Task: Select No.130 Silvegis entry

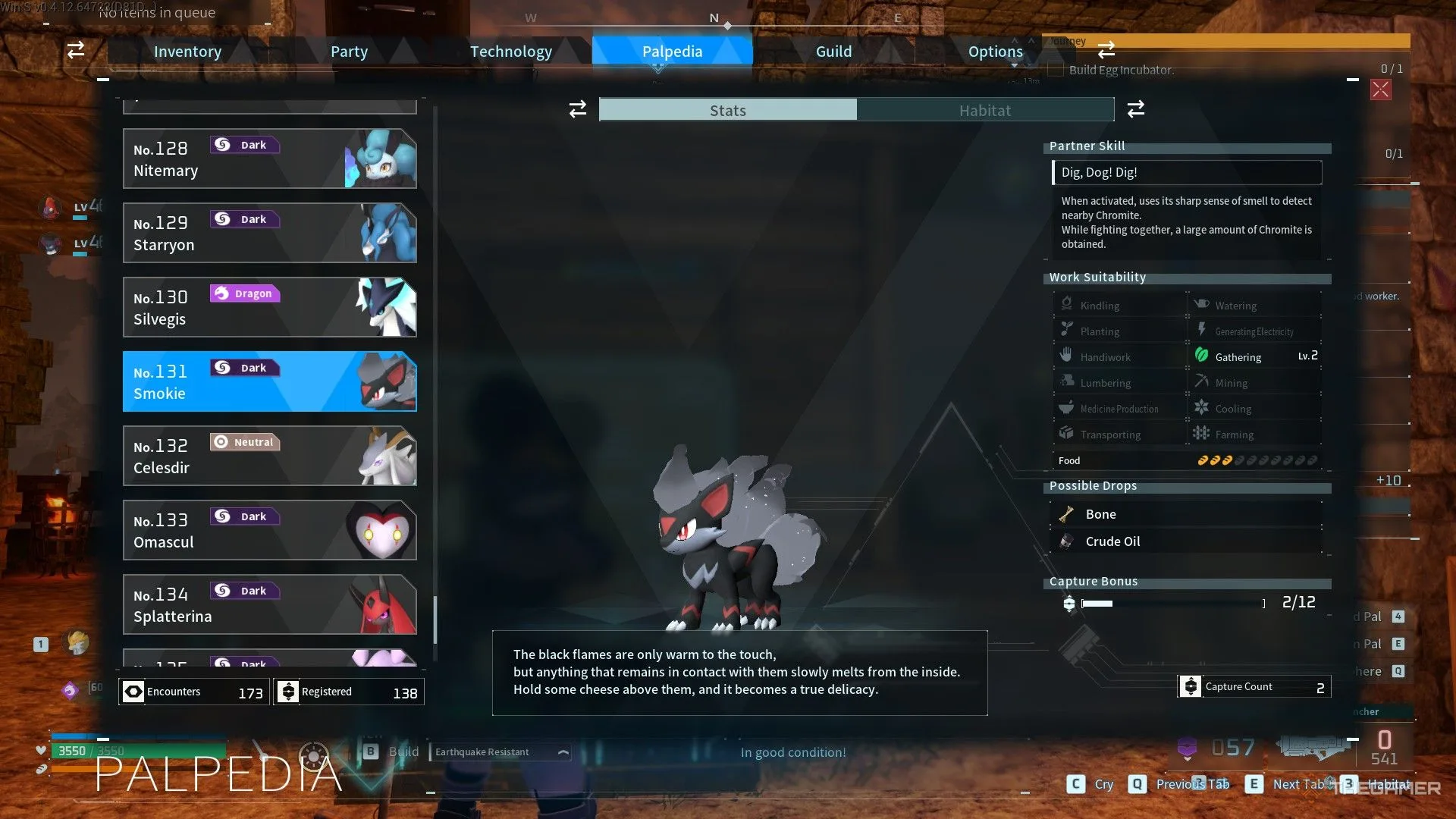Action: [x=269, y=307]
